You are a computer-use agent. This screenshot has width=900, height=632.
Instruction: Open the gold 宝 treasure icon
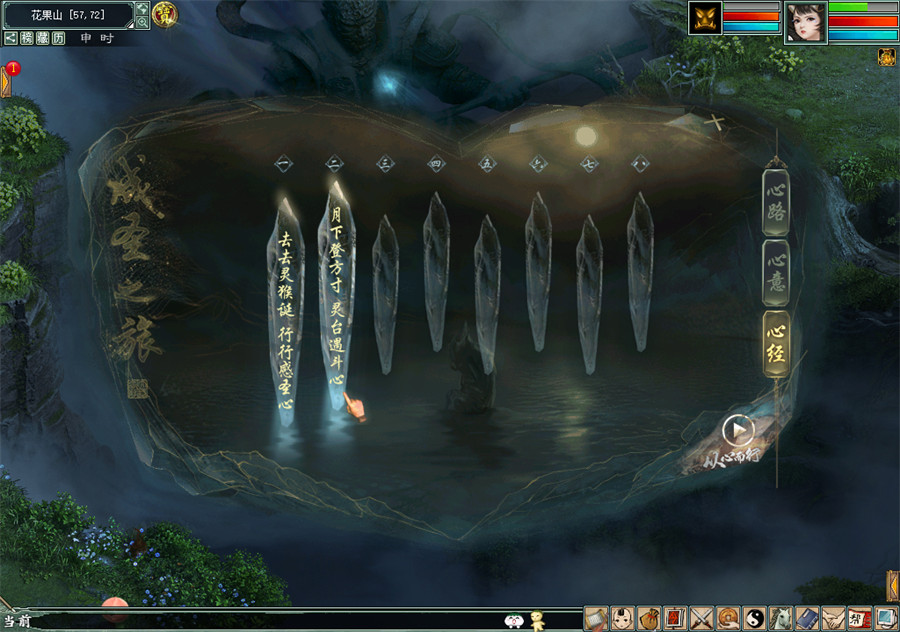pos(165,15)
